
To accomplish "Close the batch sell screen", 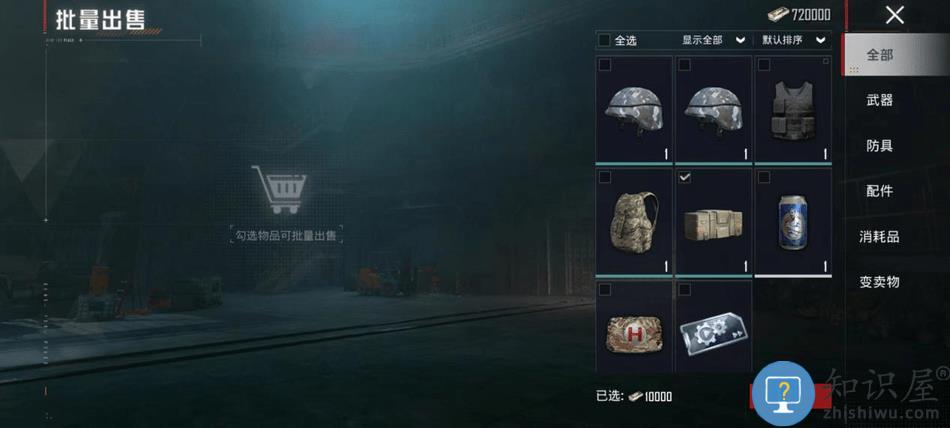I will click(894, 14).
